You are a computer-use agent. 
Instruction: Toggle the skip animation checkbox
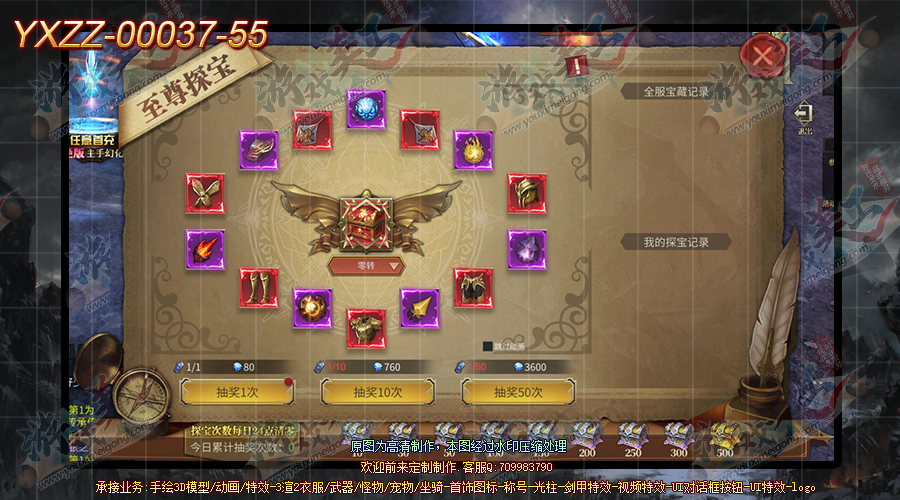pyautogui.click(x=488, y=347)
